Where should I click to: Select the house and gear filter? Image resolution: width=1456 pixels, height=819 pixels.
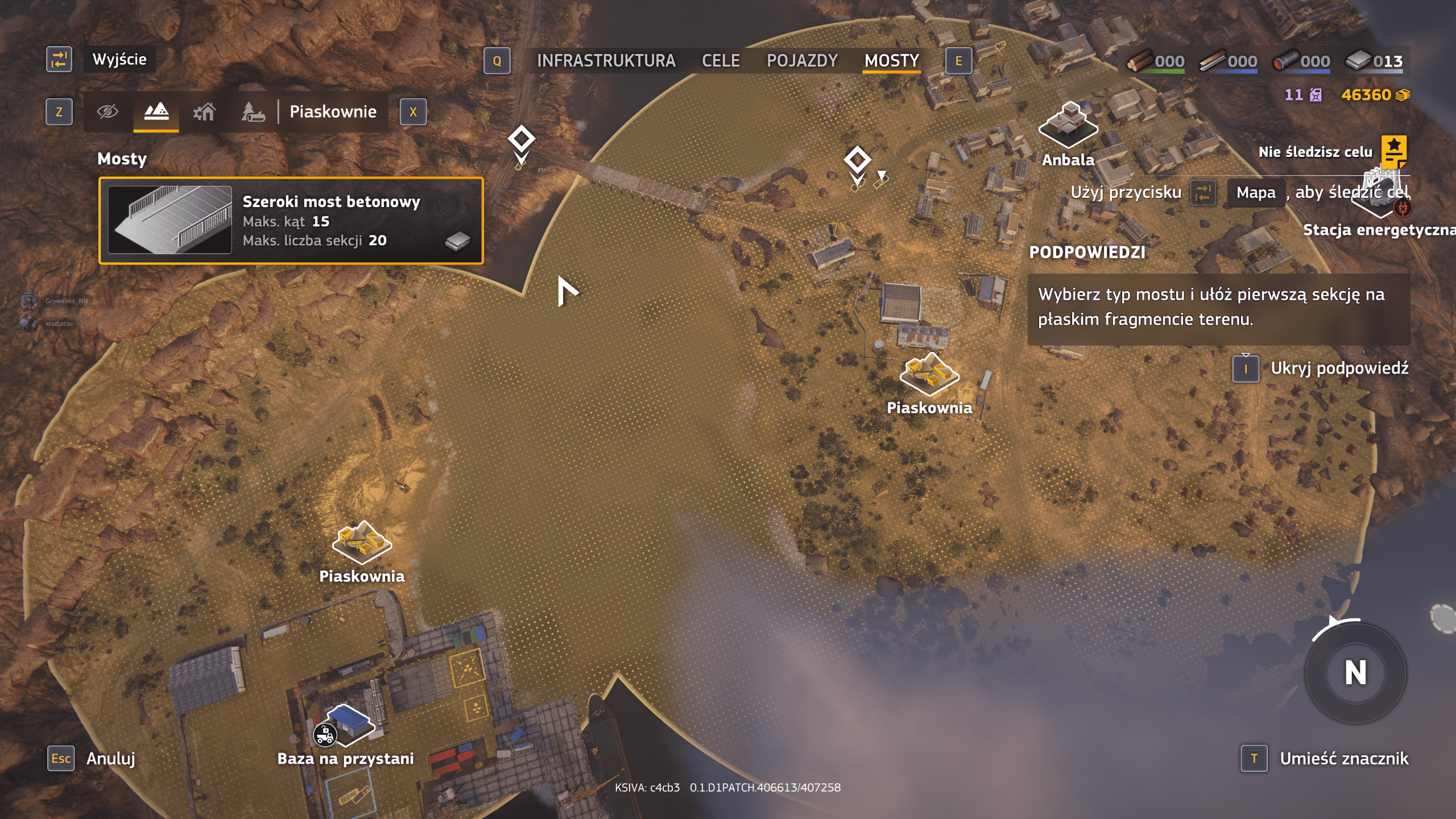point(204,111)
